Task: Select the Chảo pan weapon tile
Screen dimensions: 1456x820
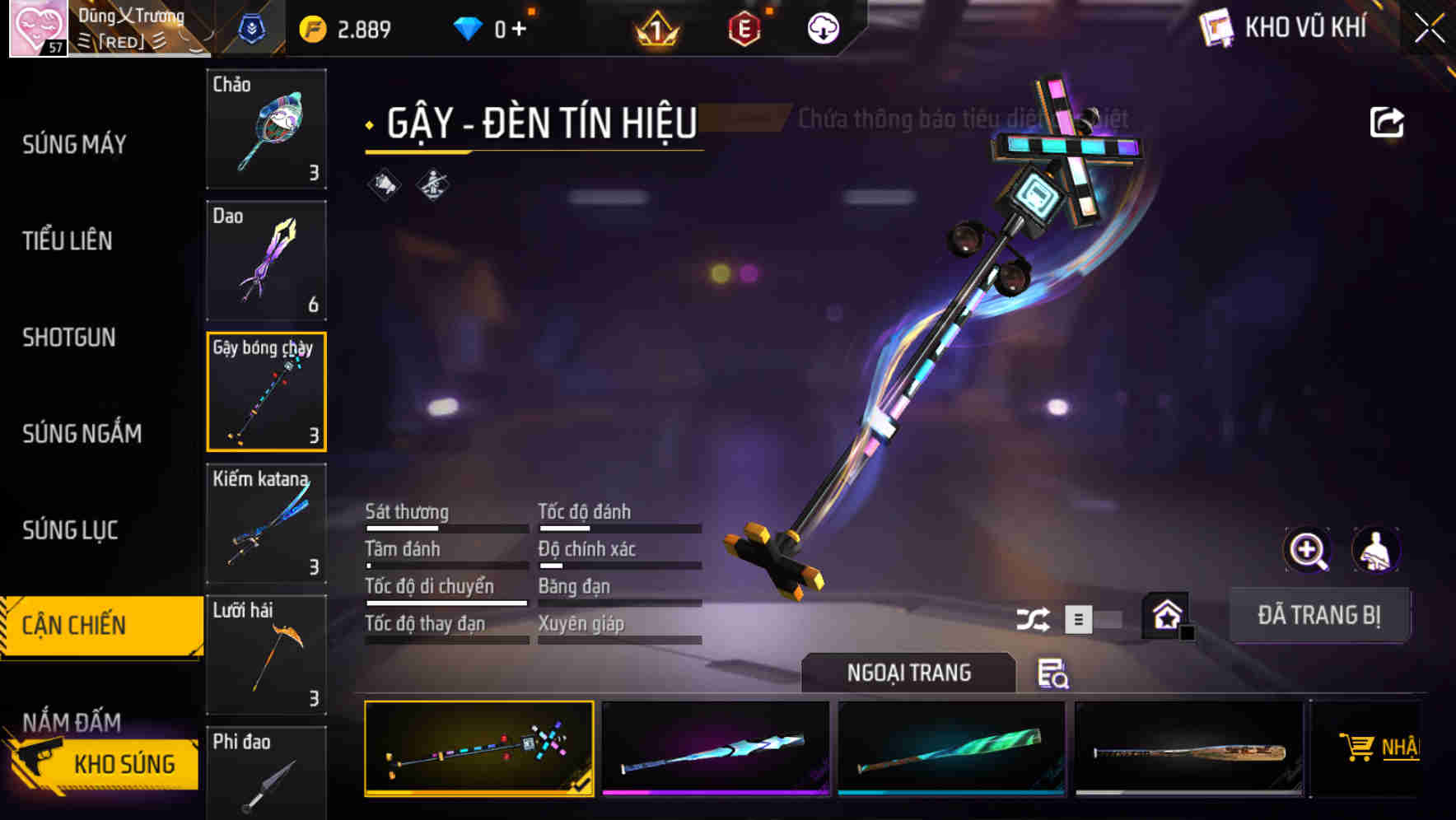Action: (x=266, y=129)
